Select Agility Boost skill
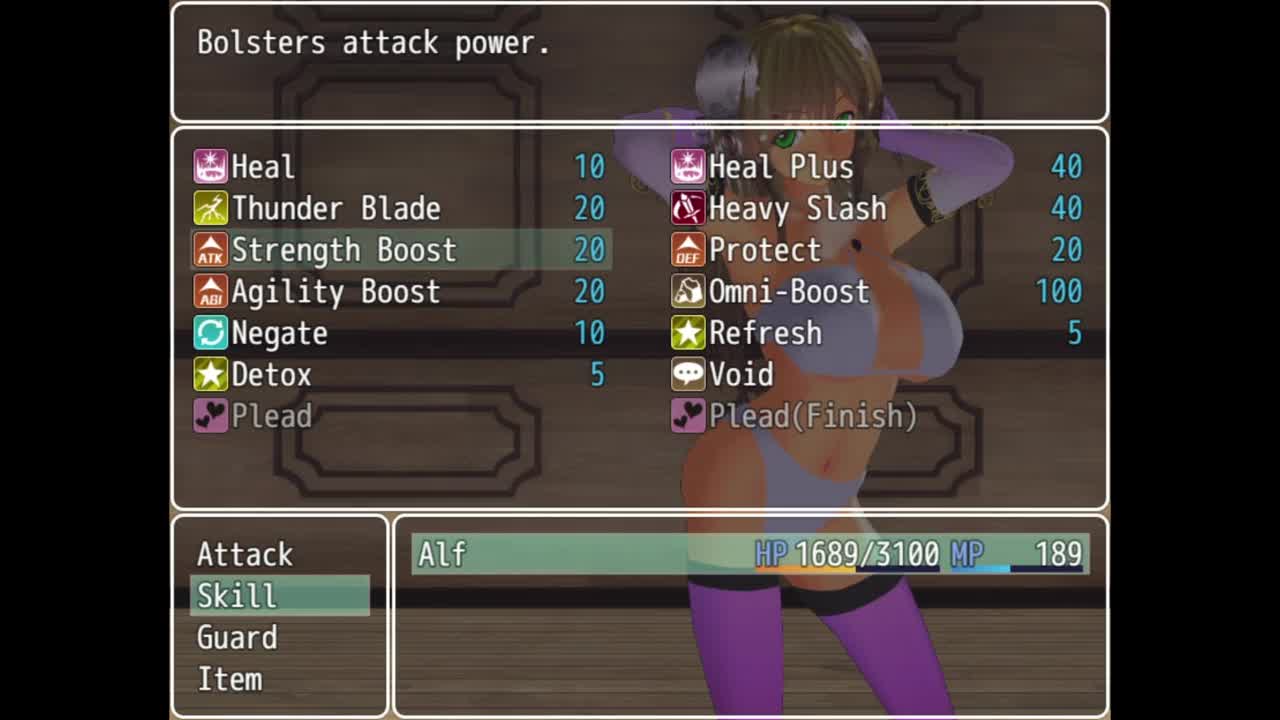1280x720 pixels. tap(400, 292)
